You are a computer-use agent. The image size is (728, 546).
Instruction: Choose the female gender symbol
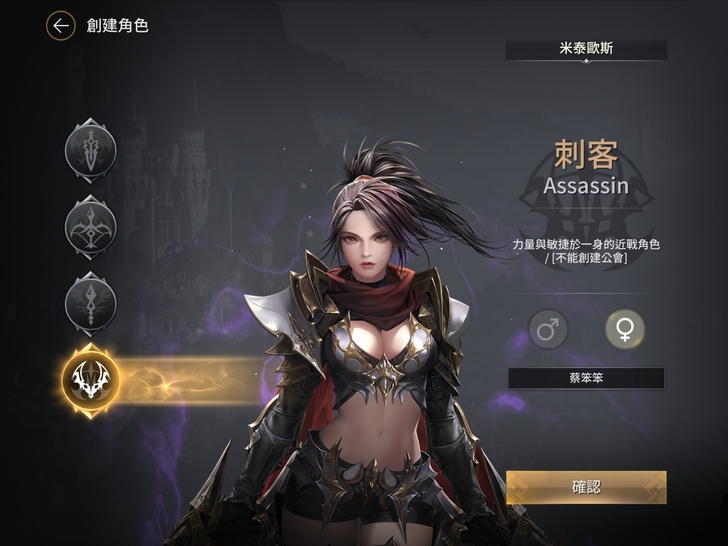pyautogui.click(x=625, y=329)
